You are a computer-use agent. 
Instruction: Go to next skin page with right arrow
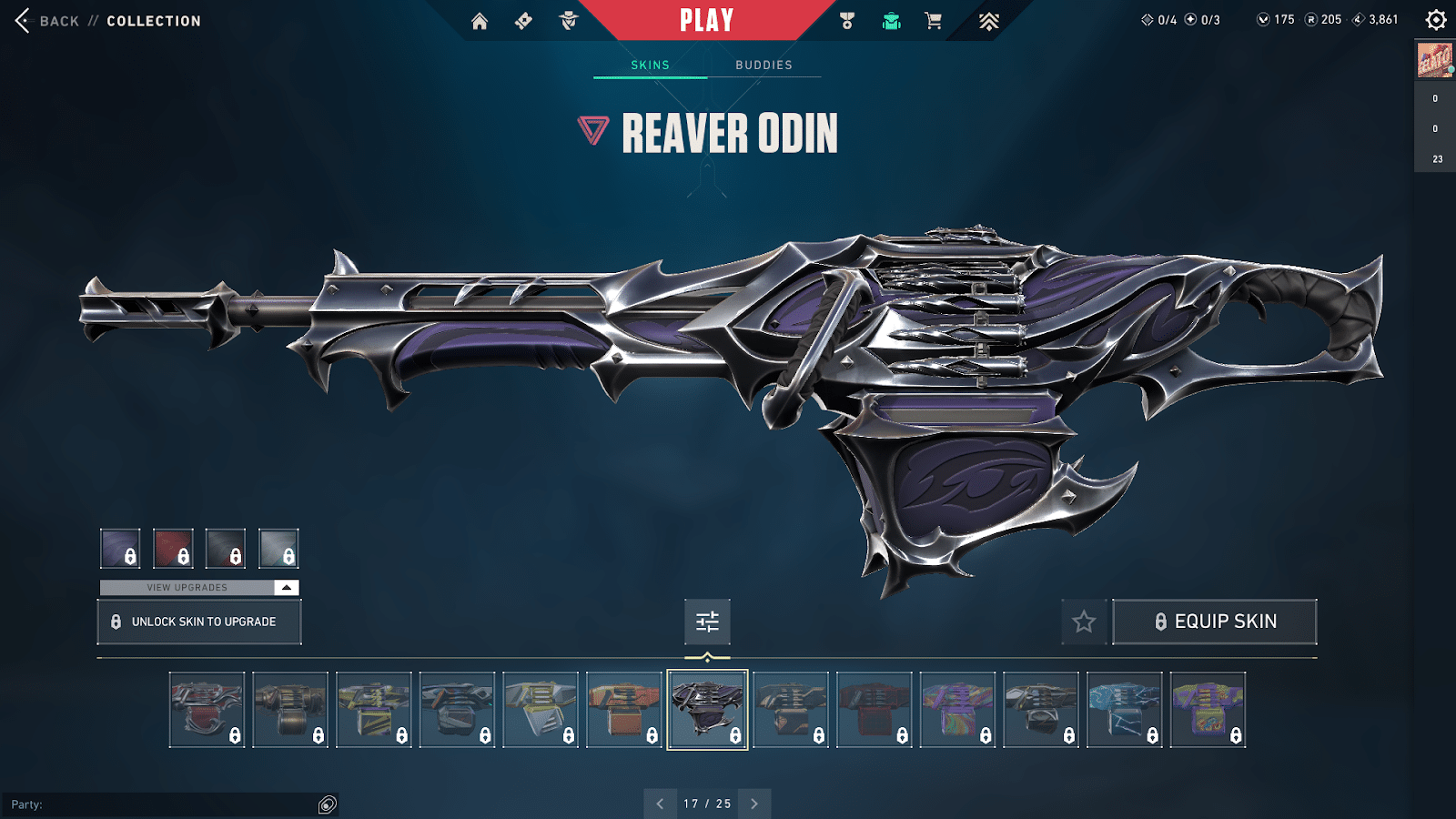pos(753,804)
